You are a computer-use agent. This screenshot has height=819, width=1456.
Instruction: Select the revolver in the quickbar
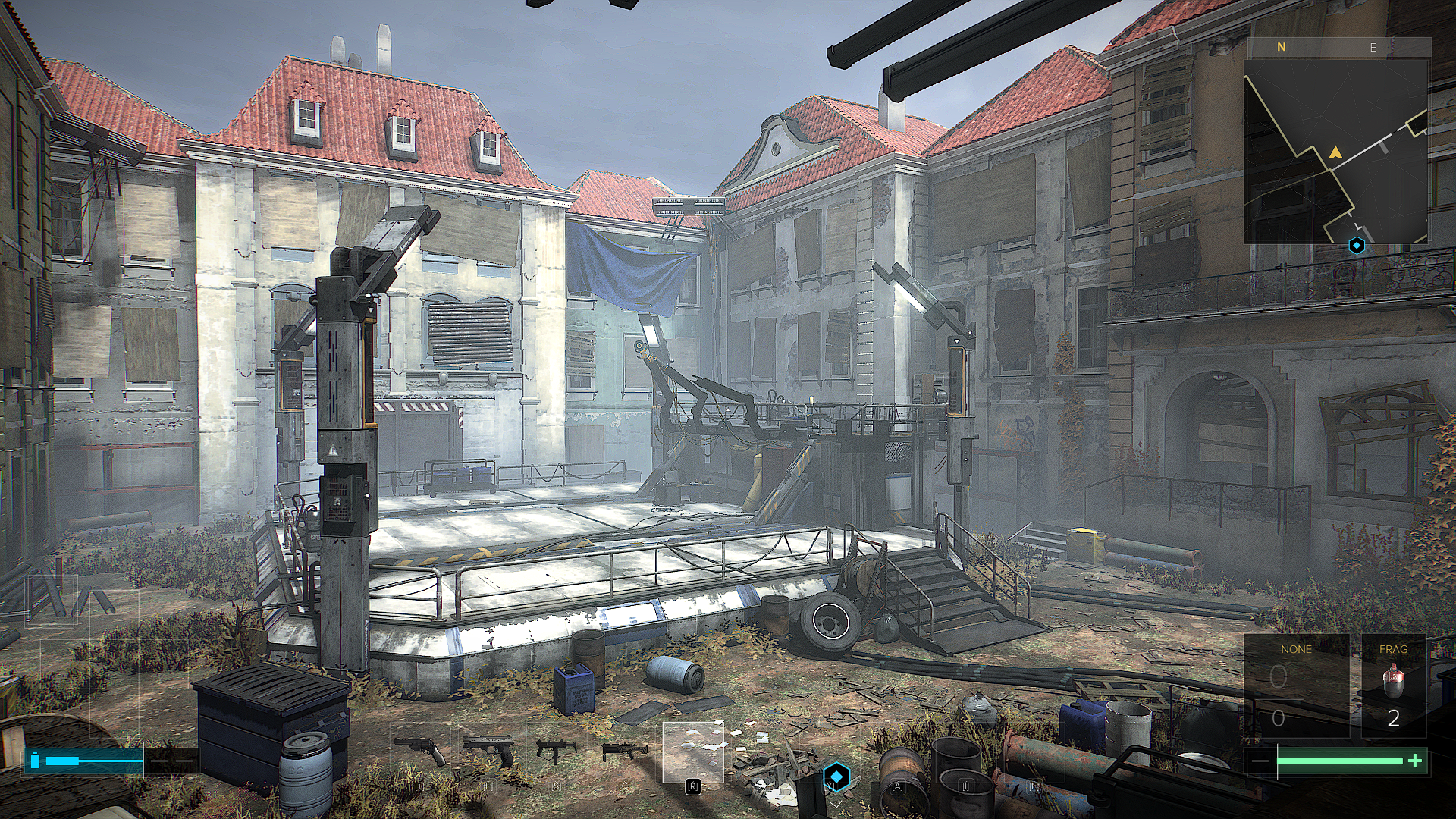point(422,750)
